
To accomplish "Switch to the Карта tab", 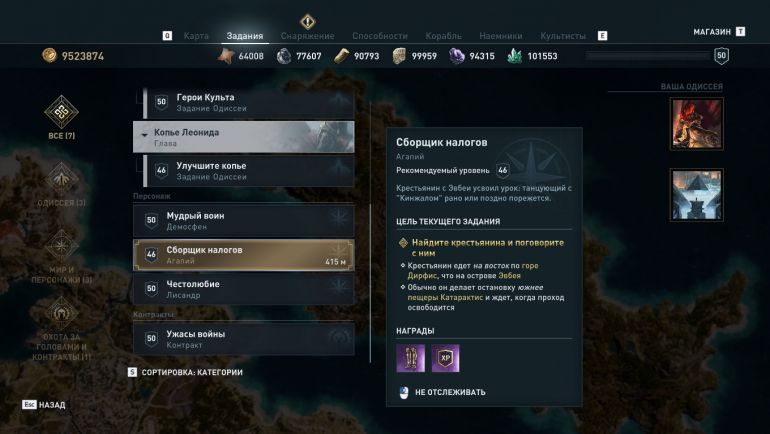I will click(196, 36).
